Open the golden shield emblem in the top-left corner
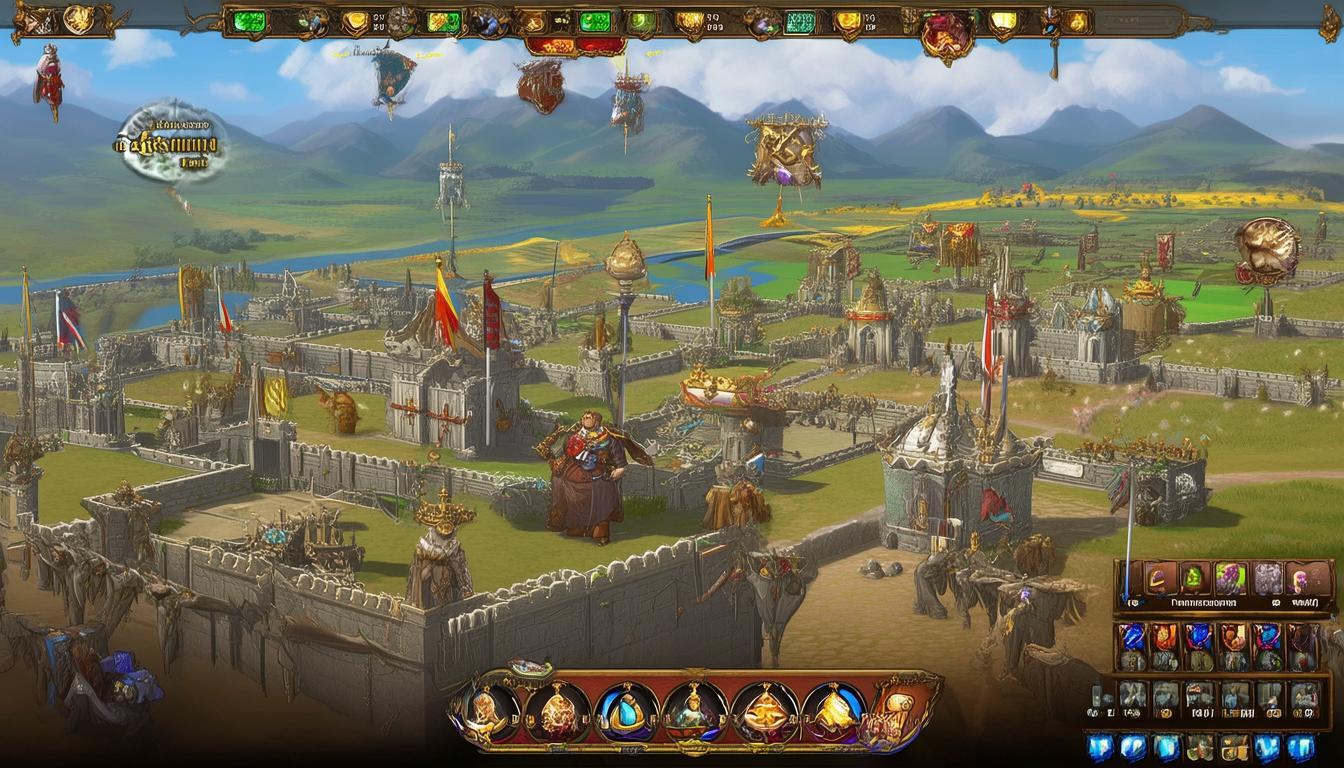Image resolution: width=1344 pixels, height=768 pixels. 78,19
